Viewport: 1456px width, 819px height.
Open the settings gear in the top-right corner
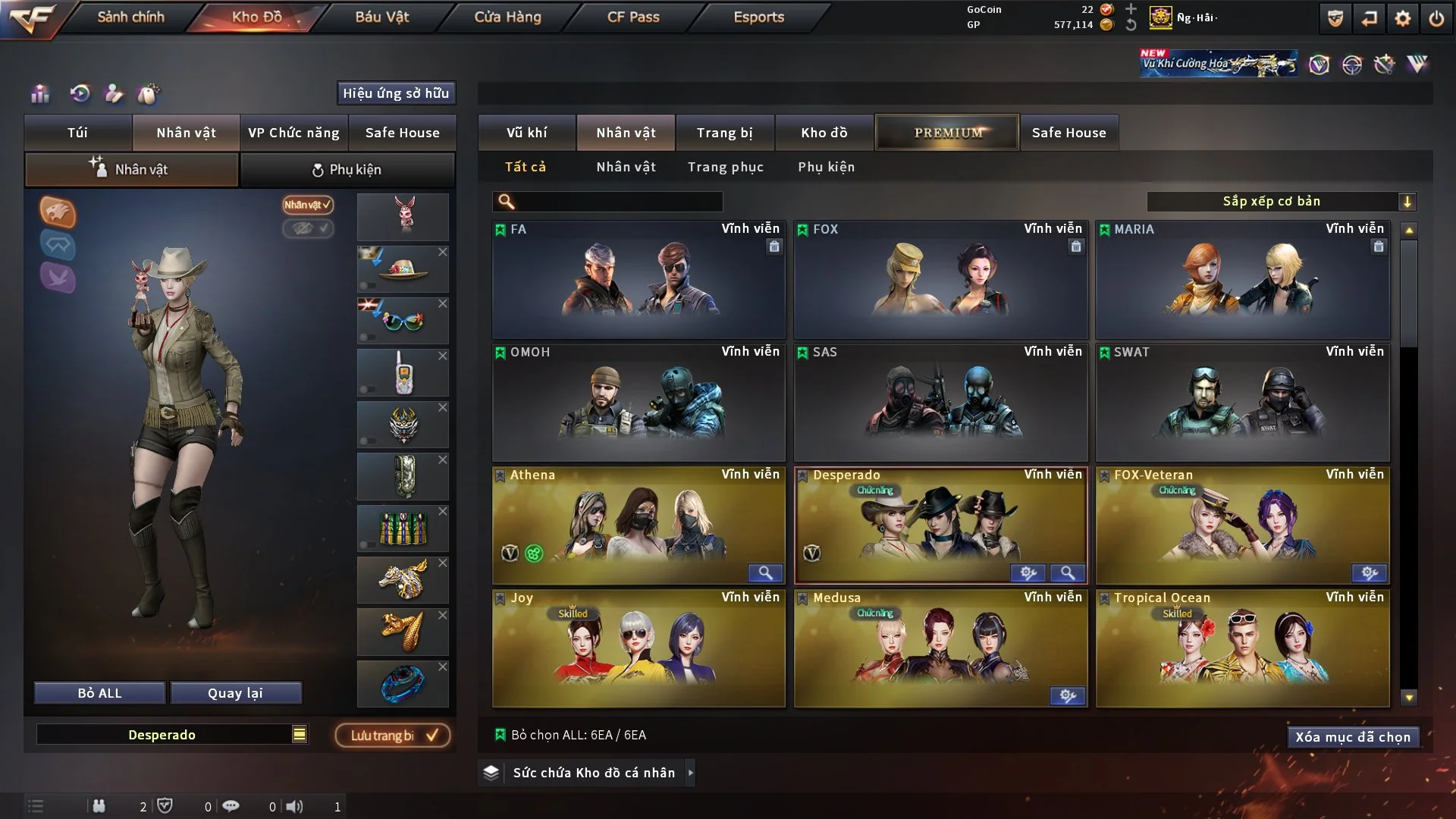point(1402,17)
